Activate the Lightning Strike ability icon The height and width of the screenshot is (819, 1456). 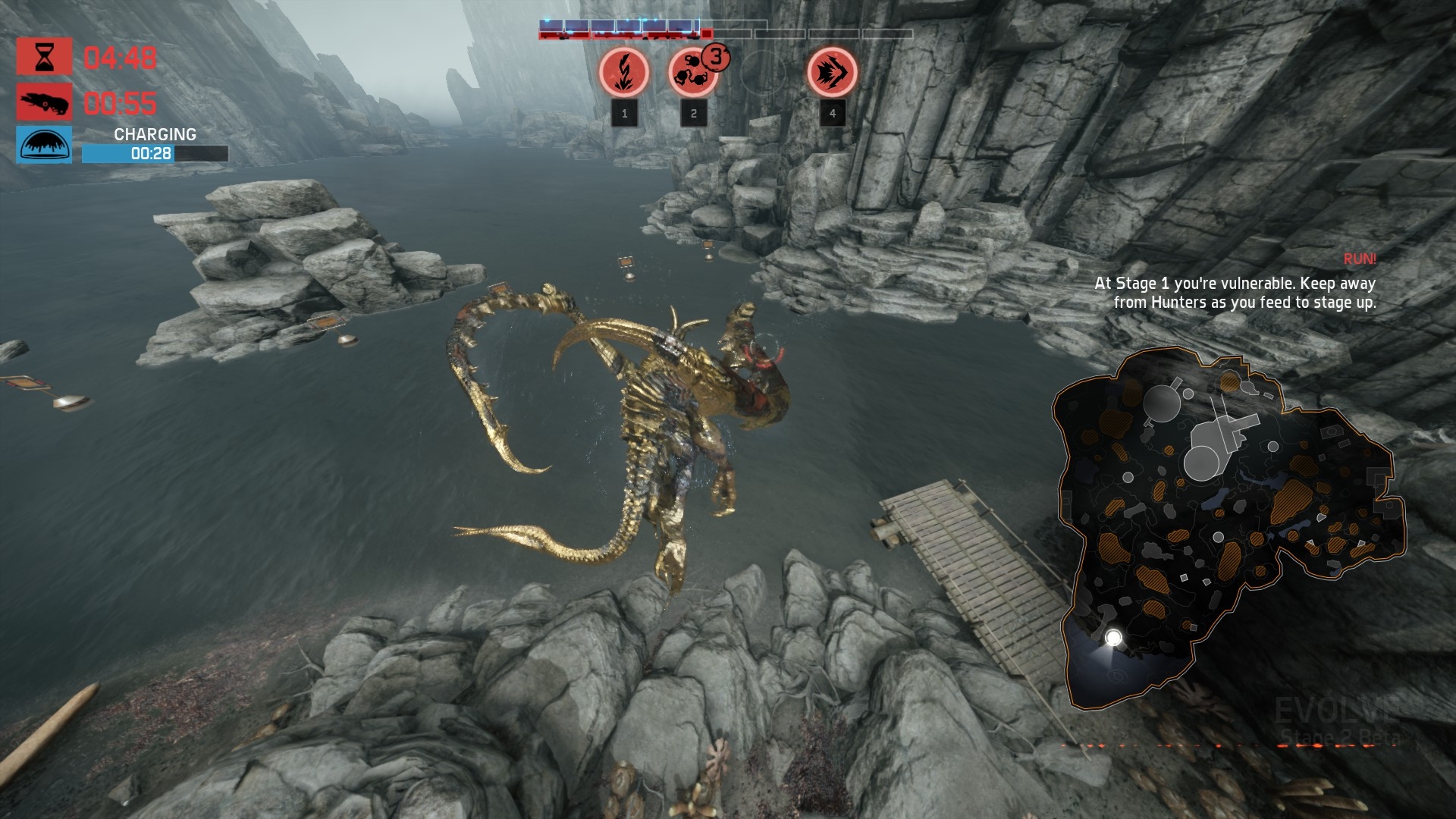coord(624,73)
